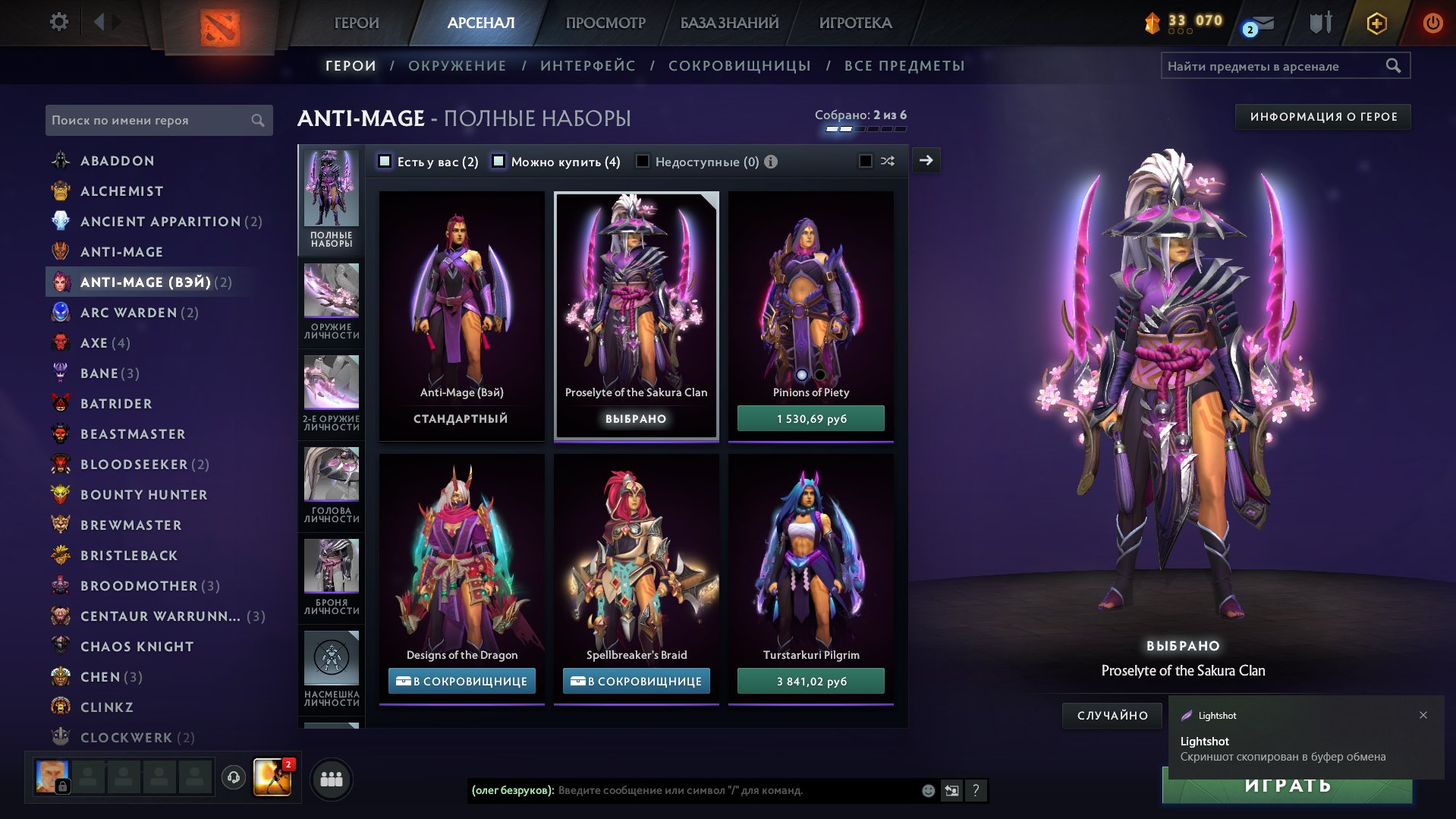
Task: Open ИНФОРМАЦИЯ О ГЕРОЕ
Action: click(x=1322, y=117)
